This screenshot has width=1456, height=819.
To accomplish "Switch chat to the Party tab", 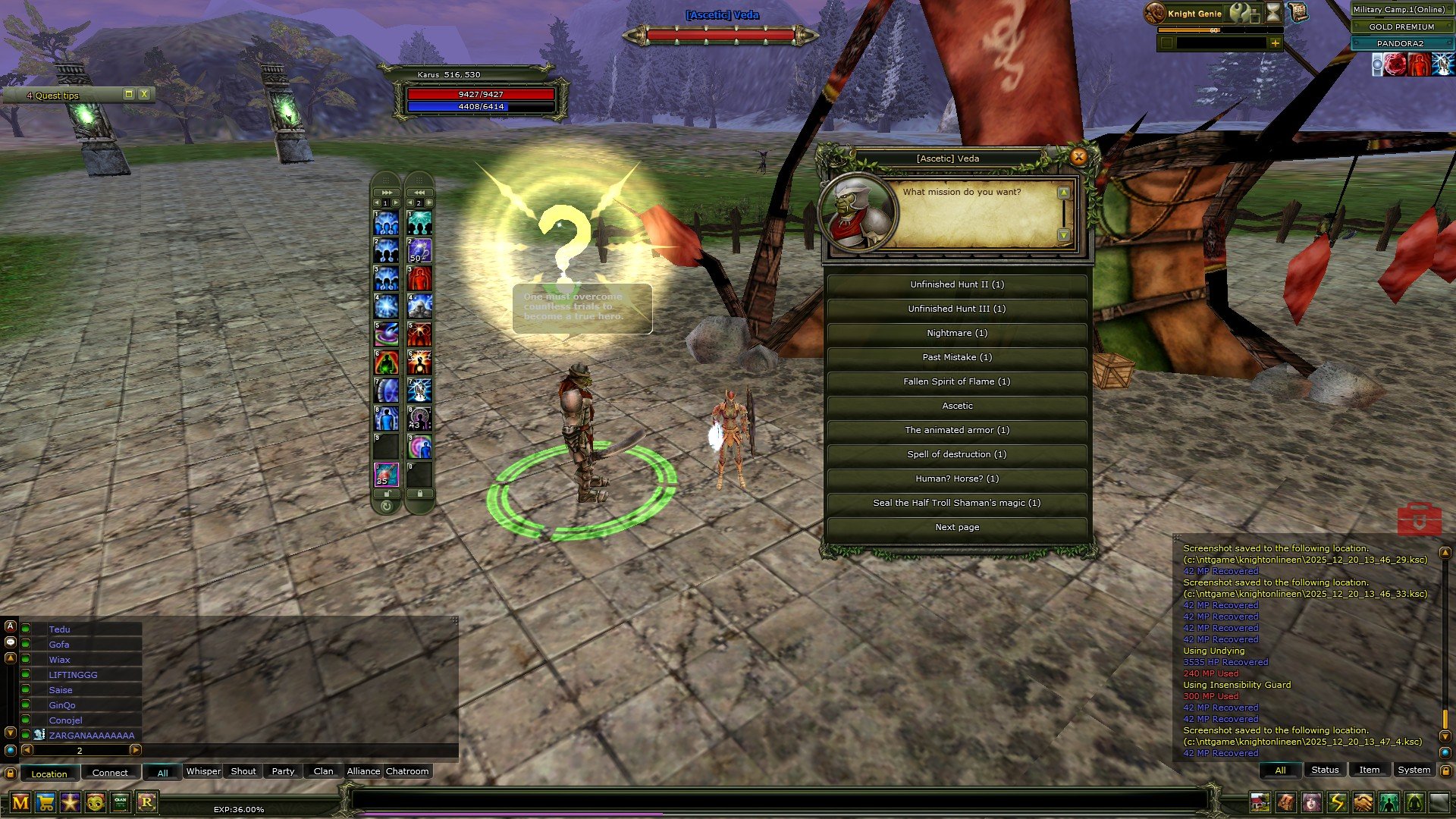I will click(283, 771).
